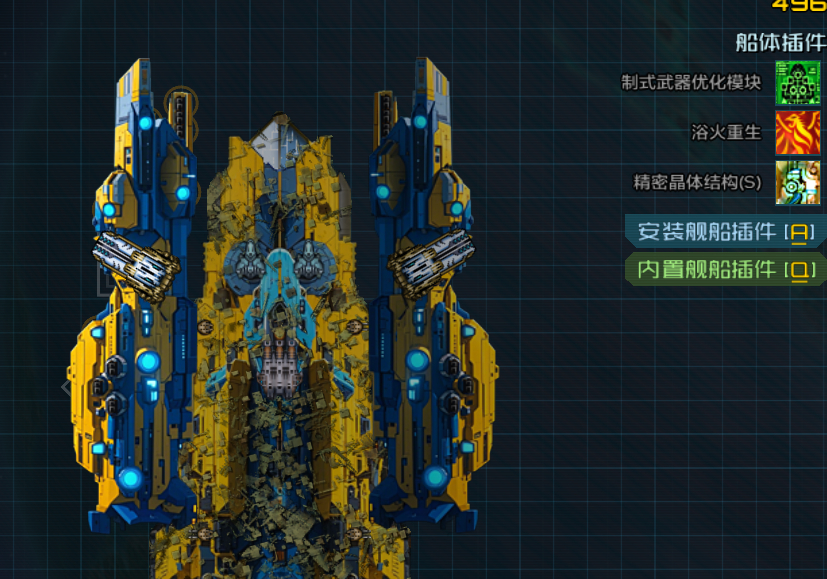Select the 精密晶体结构(S) plugin icon
Viewport: 827px width, 579px height.
click(797, 182)
